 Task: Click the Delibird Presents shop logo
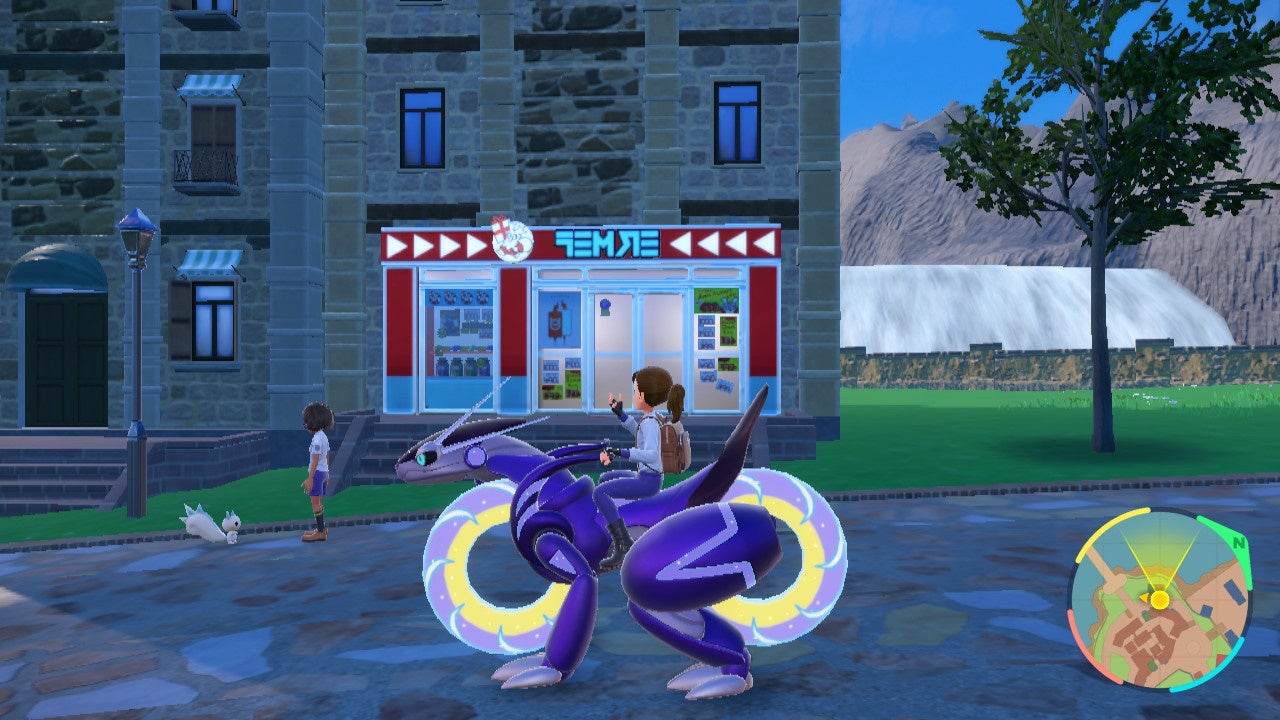coord(511,239)
